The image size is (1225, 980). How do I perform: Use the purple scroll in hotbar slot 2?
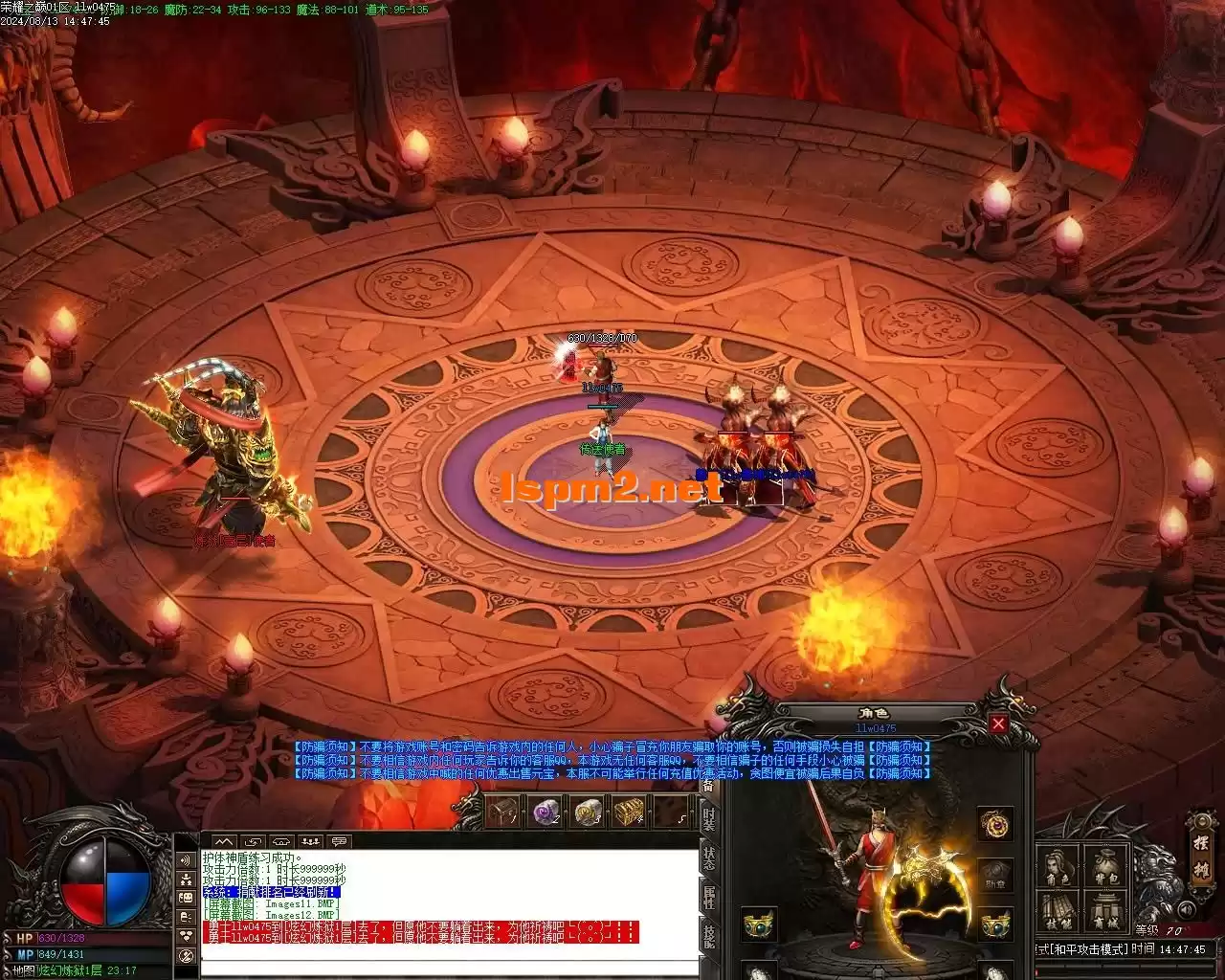(x=546, y=813)
